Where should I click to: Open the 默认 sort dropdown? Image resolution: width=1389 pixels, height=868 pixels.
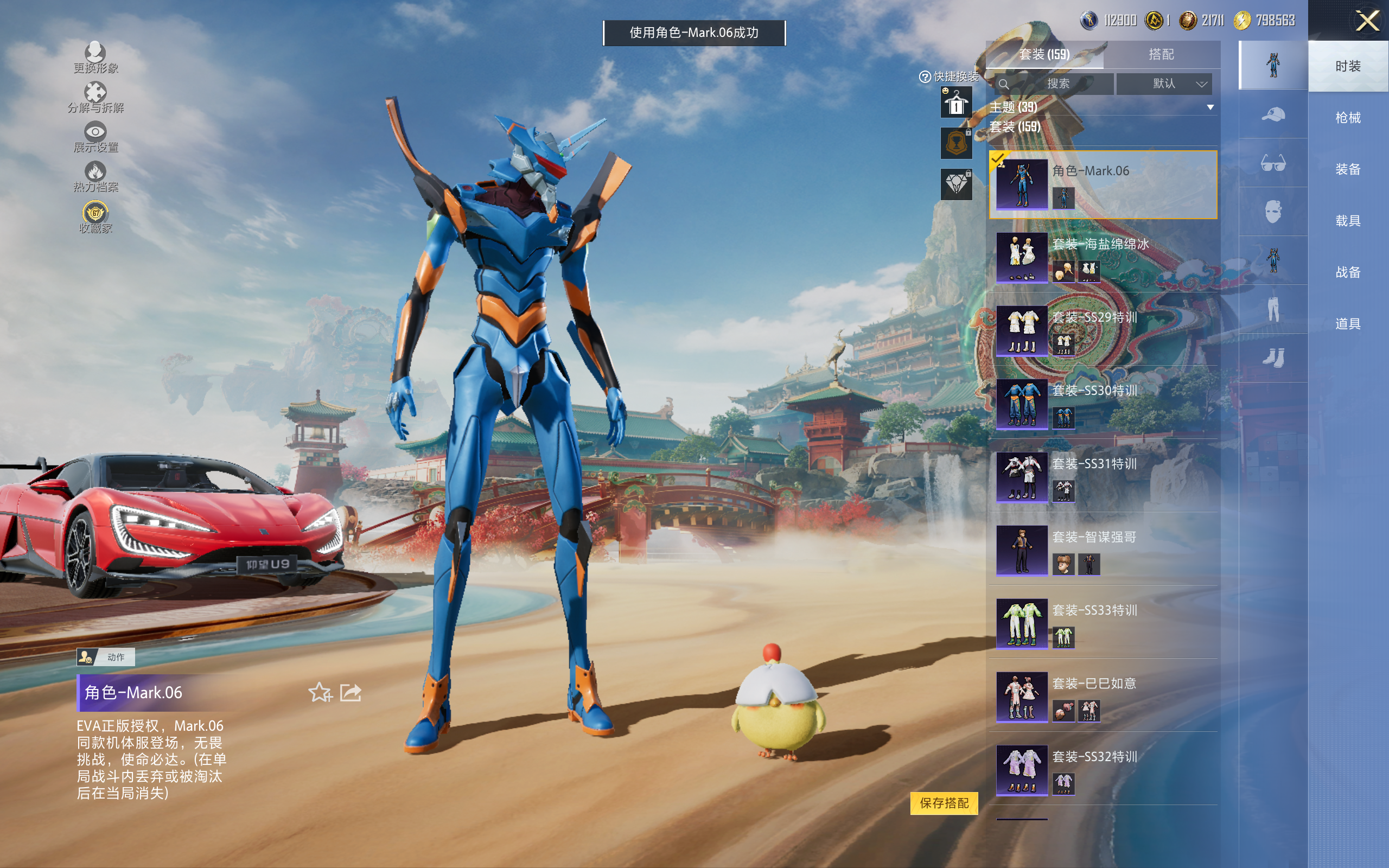(1164, 84)
